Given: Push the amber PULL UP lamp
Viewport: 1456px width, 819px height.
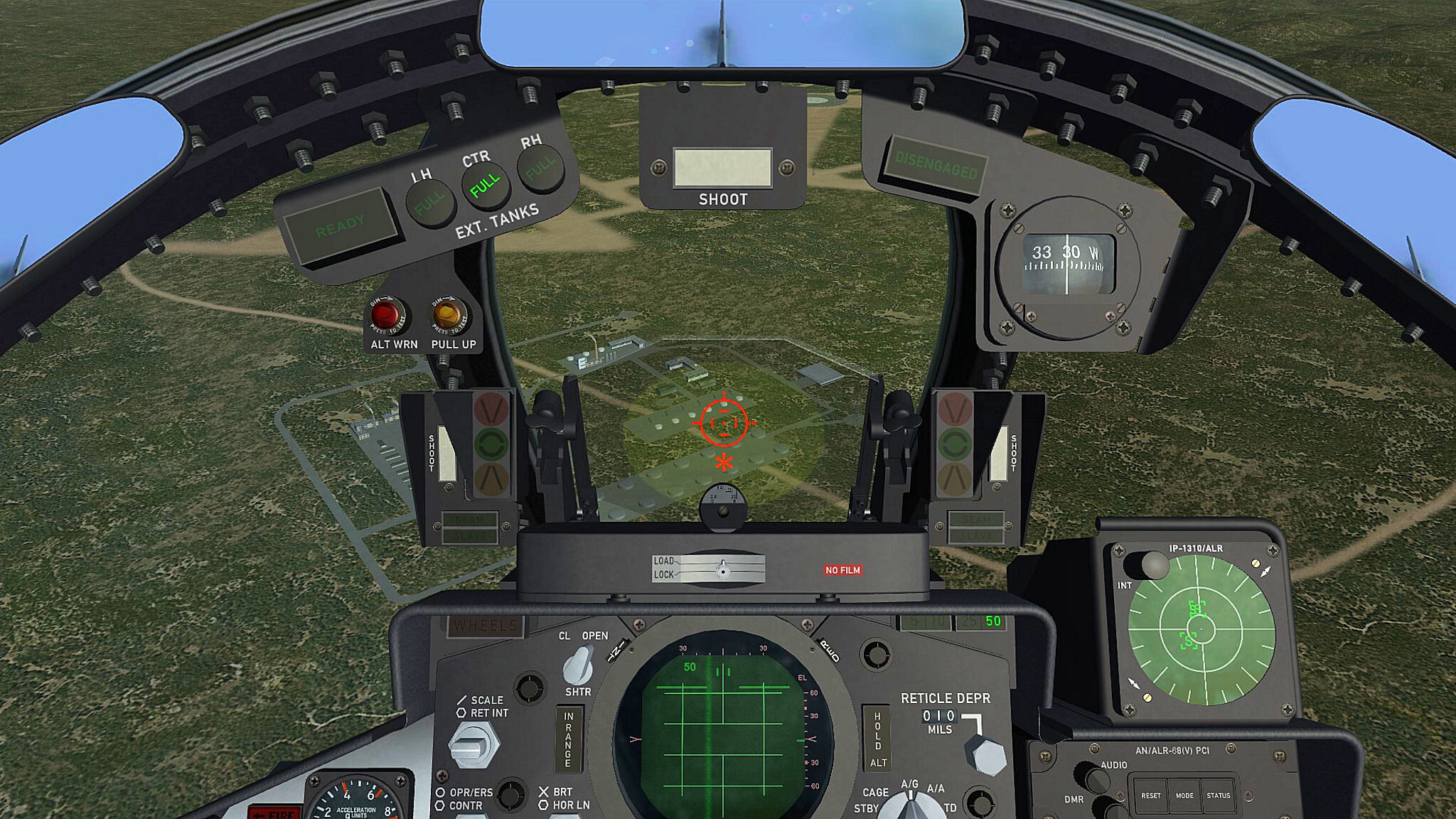Looking at the screenshot, I should tap(449, 315).
